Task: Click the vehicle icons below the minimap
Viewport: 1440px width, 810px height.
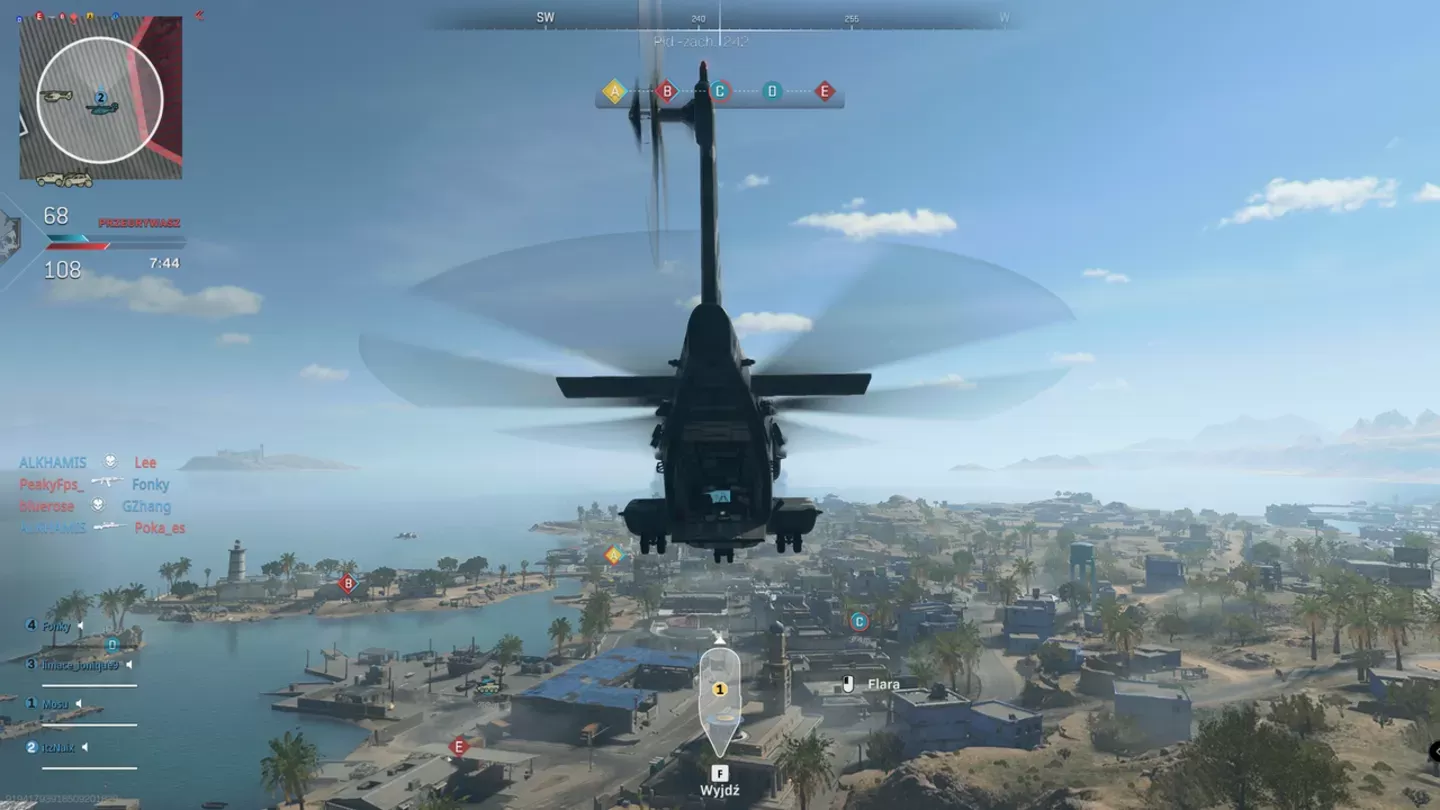Action: (64, 180)
